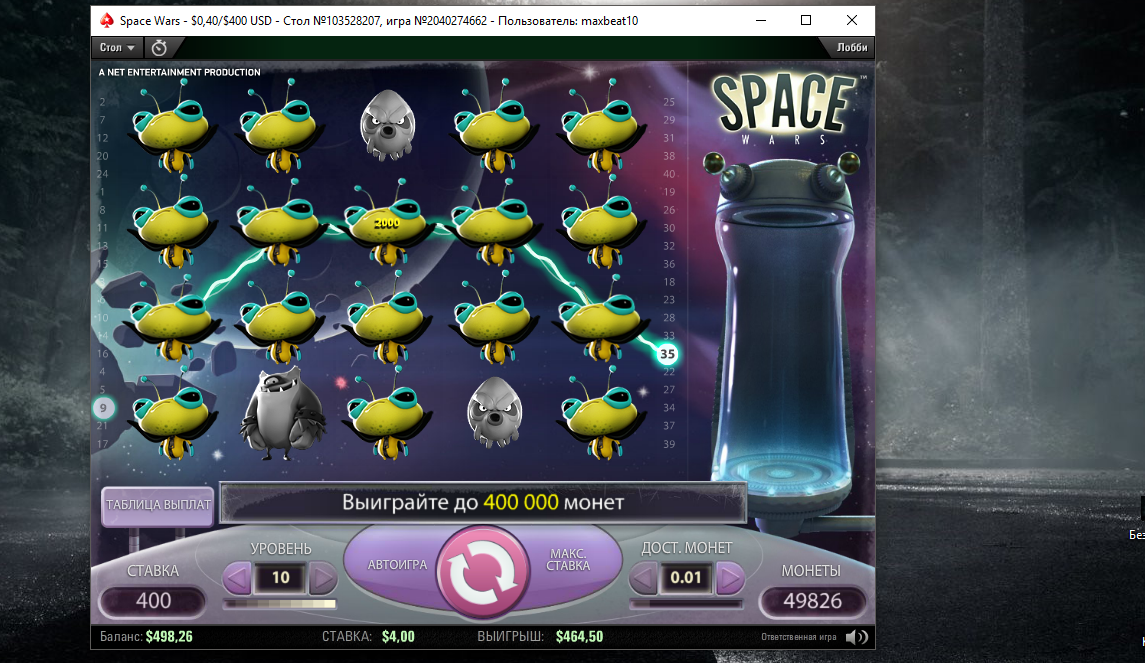This screenshot has width=1145, height=663.
Task: Open the Ответственная игра link
Action: (798, 636)
